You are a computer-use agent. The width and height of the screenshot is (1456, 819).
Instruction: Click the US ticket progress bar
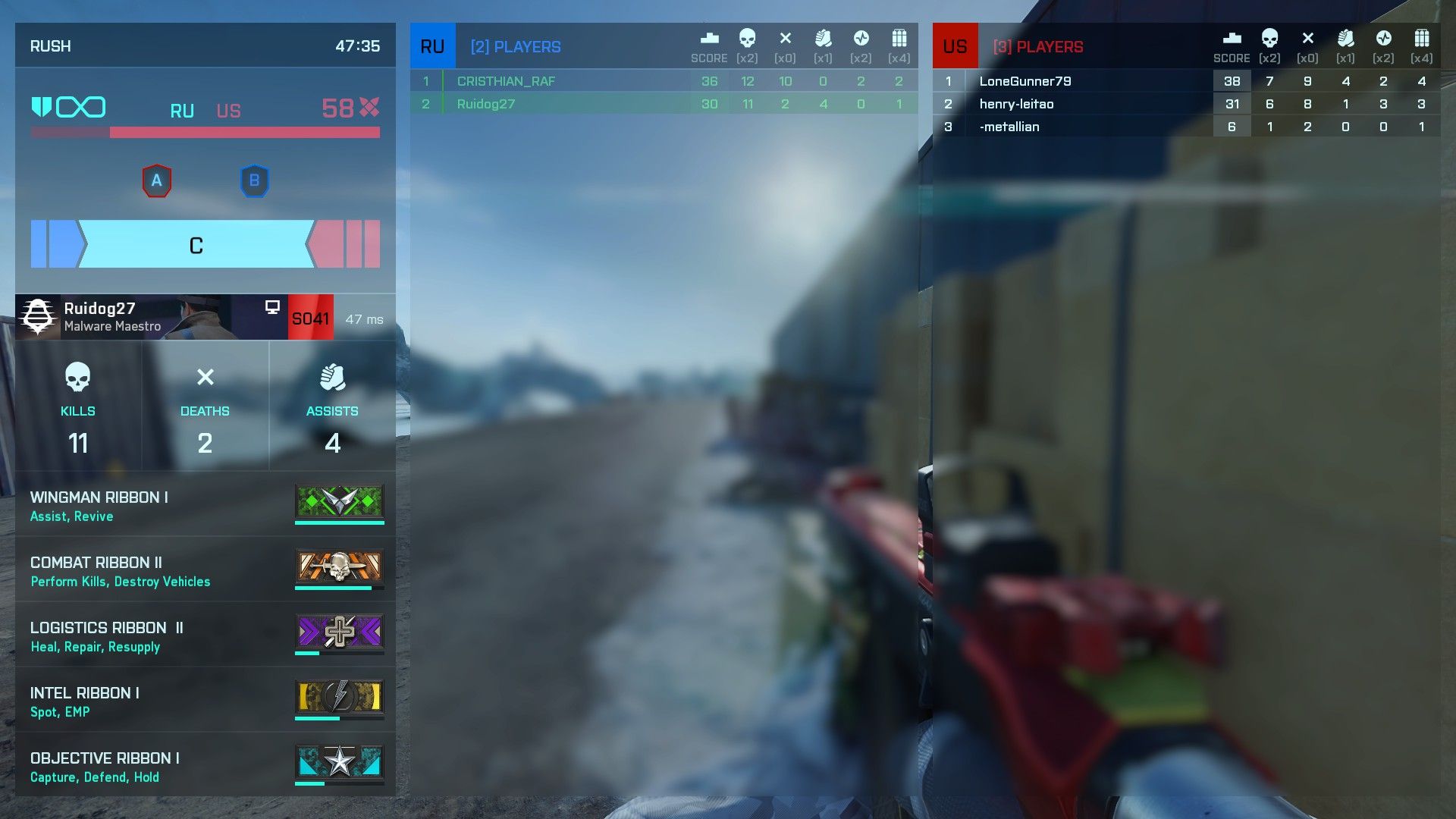(x=243, y=130)
